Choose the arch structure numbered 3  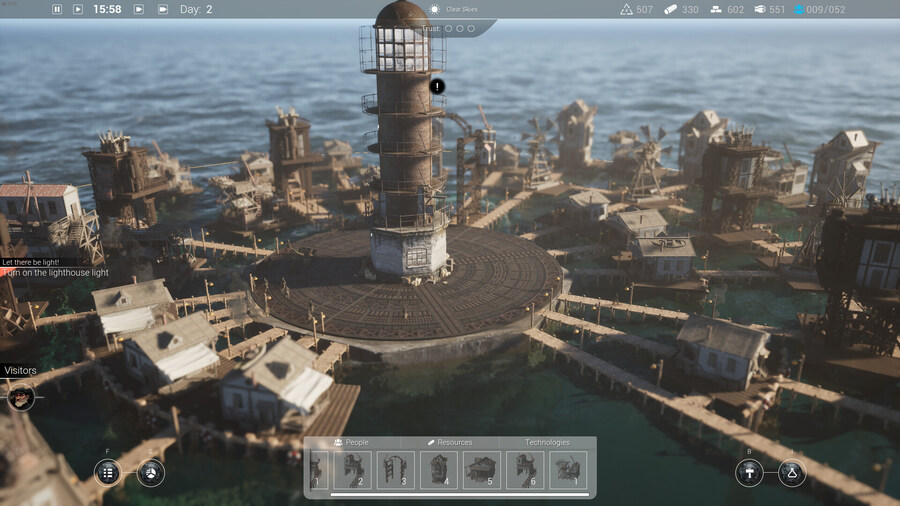click(396, 470)
